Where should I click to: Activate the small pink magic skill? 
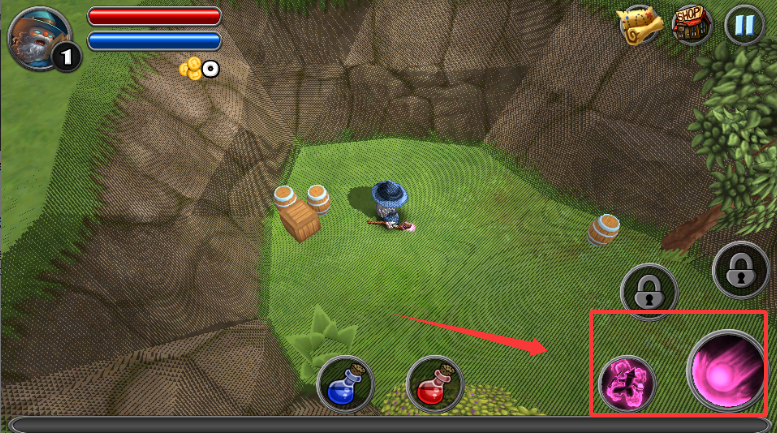pyautogui.click(x=627, y=383)
